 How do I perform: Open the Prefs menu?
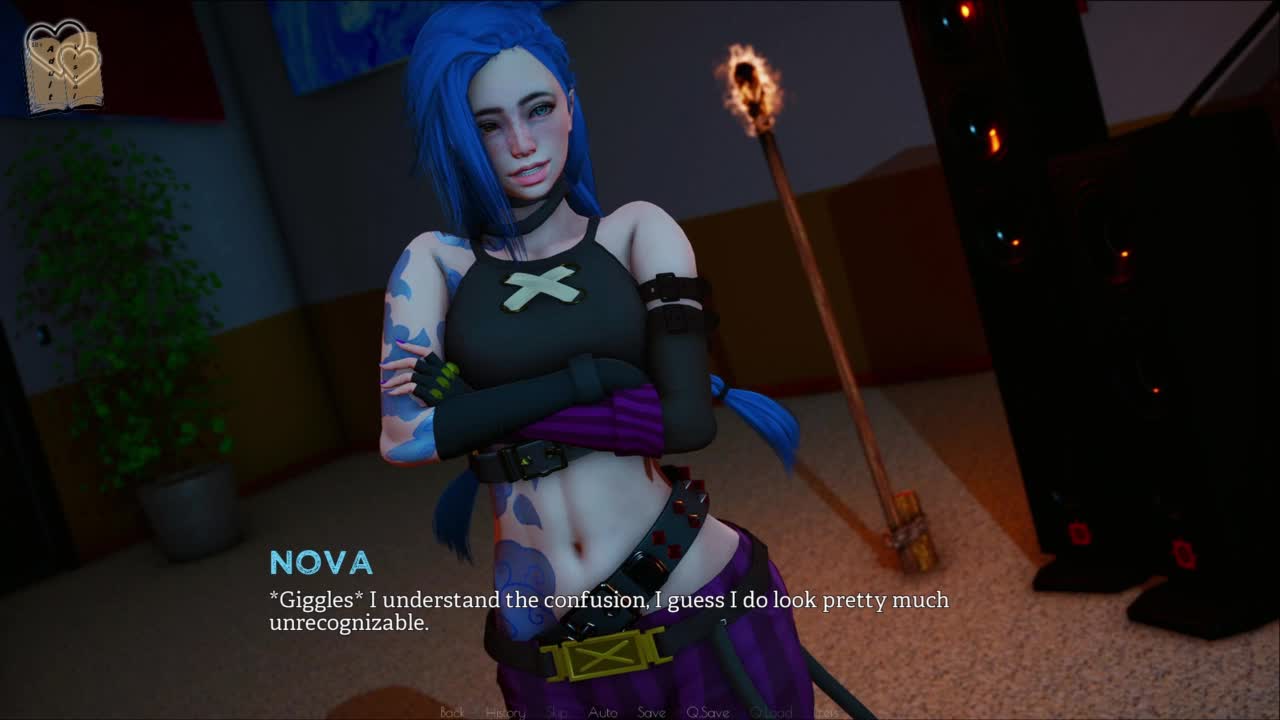point(827,712)
